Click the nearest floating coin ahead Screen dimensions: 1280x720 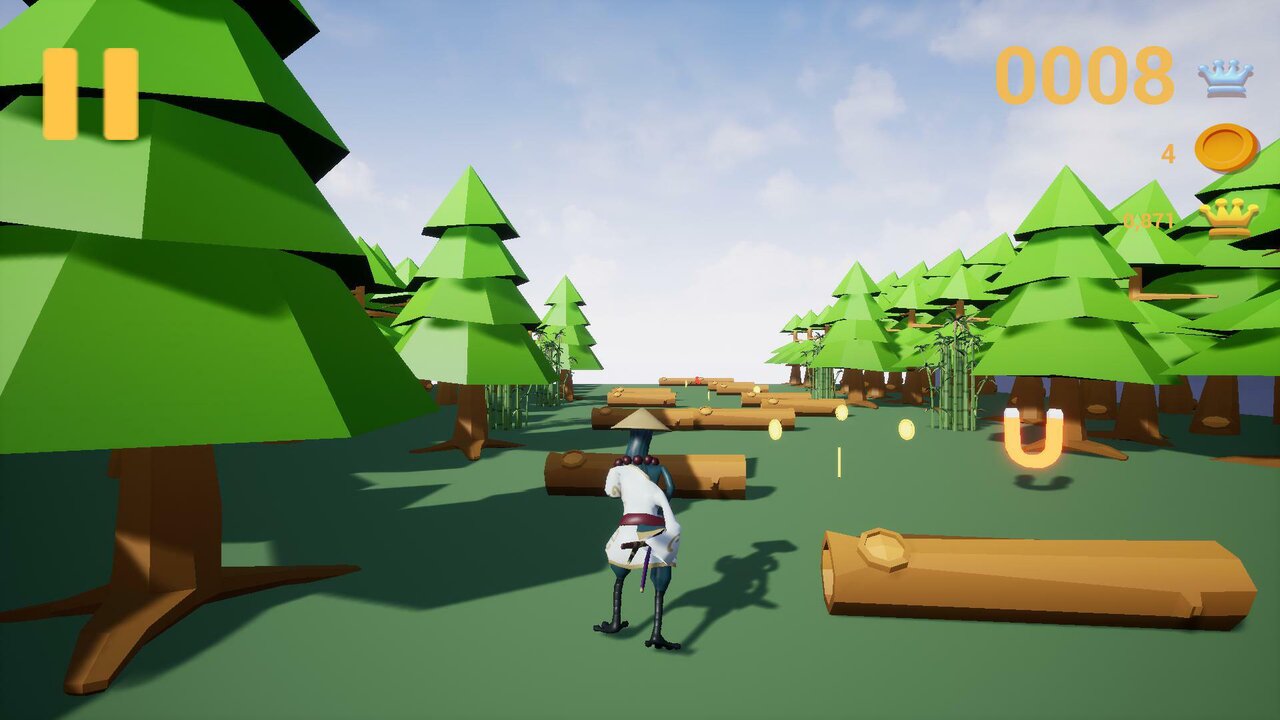775,428
